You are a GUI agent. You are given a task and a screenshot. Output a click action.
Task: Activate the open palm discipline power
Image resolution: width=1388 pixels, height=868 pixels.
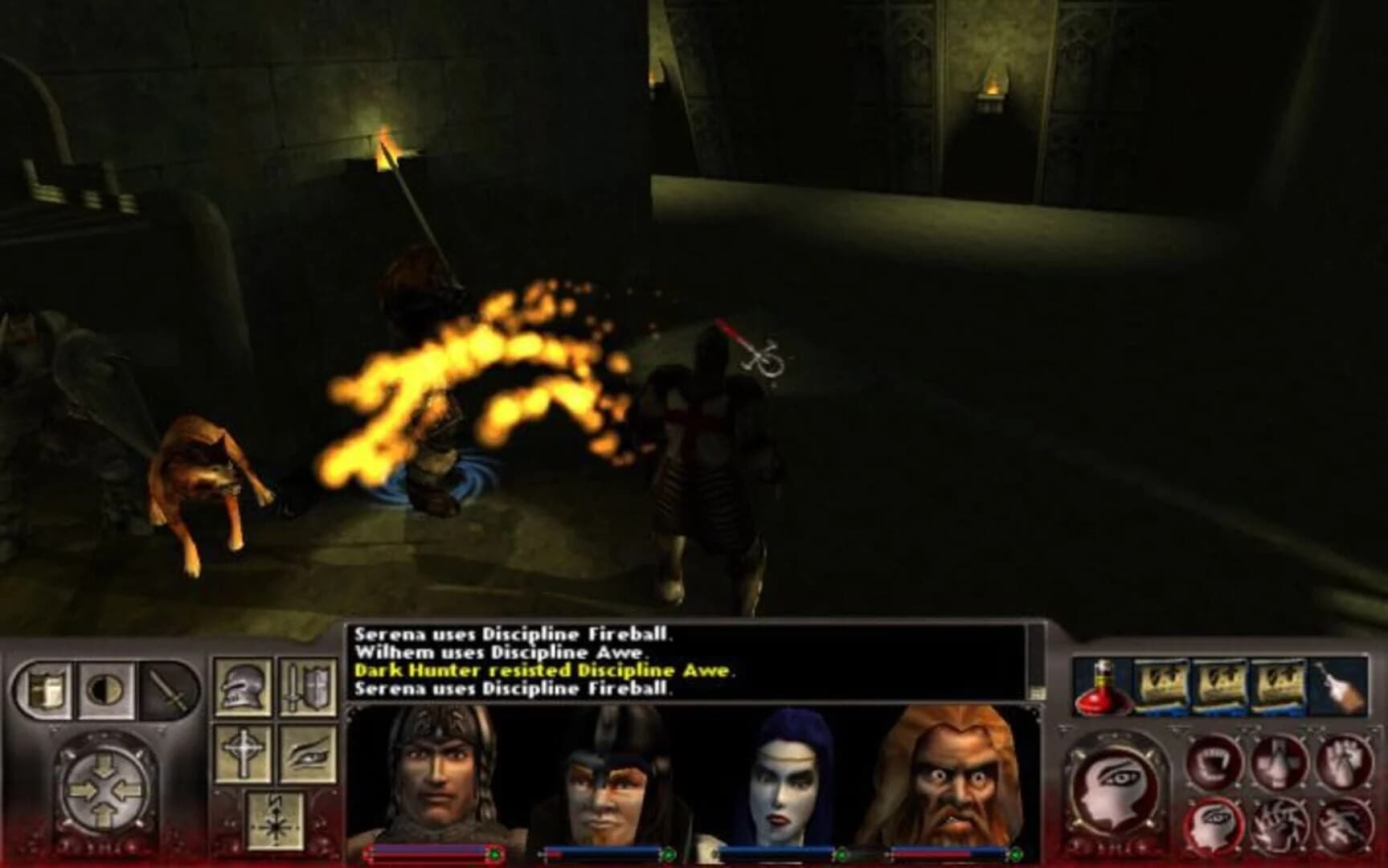pyautogui.click(x=1345, y=764)
